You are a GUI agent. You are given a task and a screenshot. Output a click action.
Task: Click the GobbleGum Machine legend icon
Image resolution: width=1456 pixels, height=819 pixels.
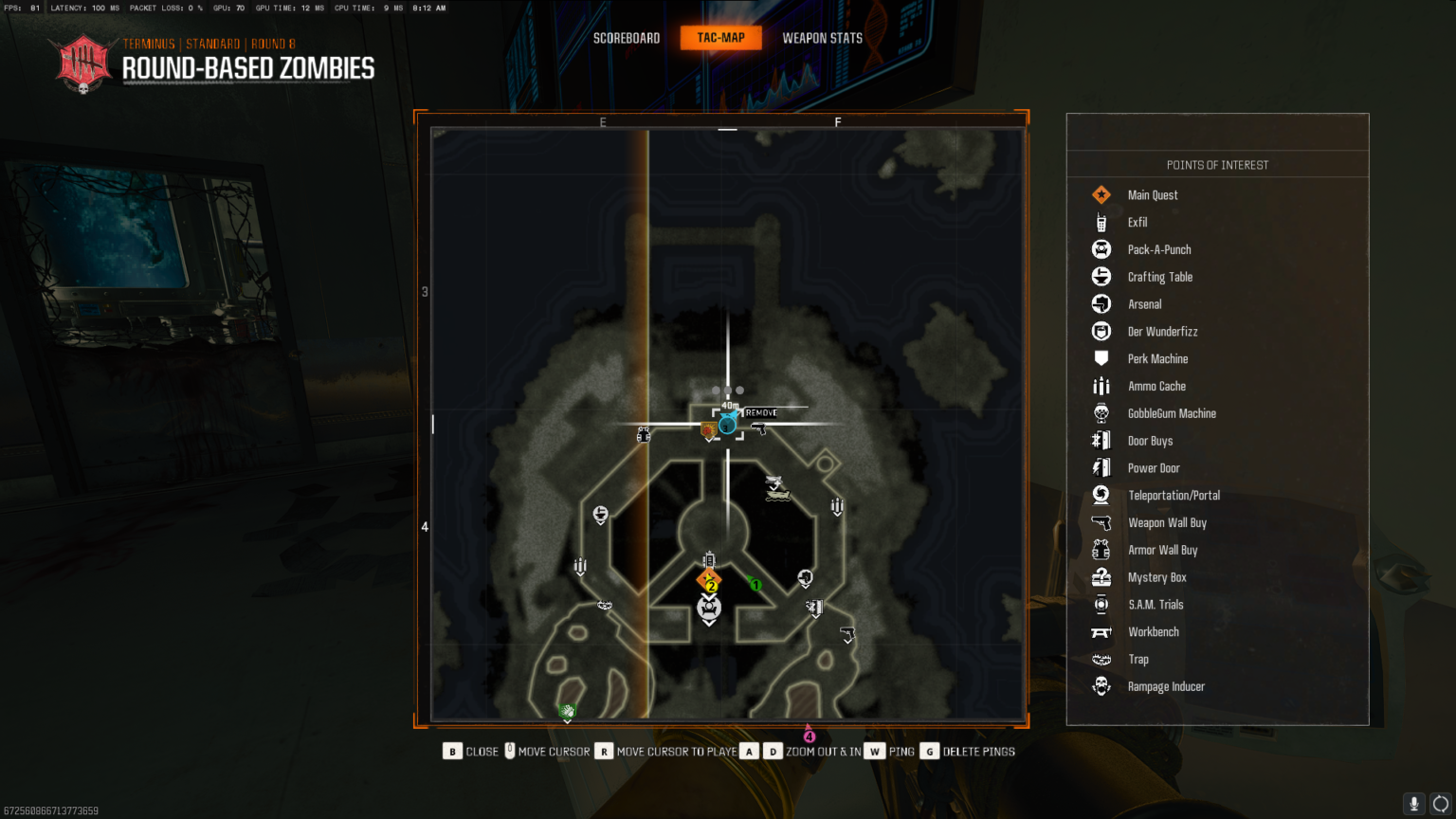[1101, 413]
